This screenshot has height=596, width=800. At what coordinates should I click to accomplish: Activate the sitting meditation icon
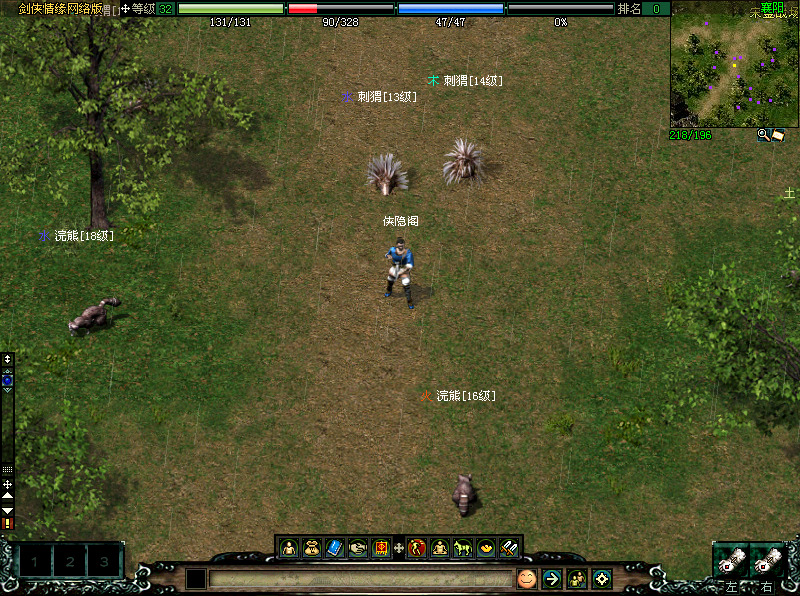440,548
